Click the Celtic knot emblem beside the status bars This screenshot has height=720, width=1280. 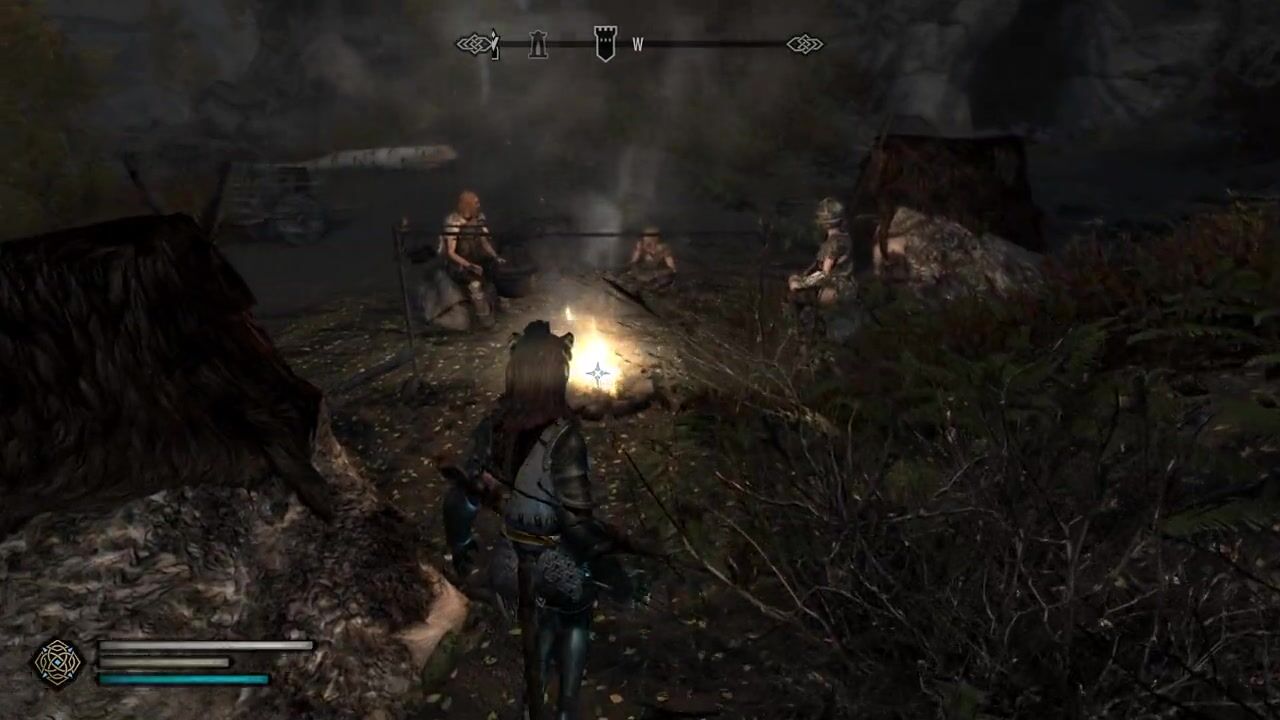58,662
